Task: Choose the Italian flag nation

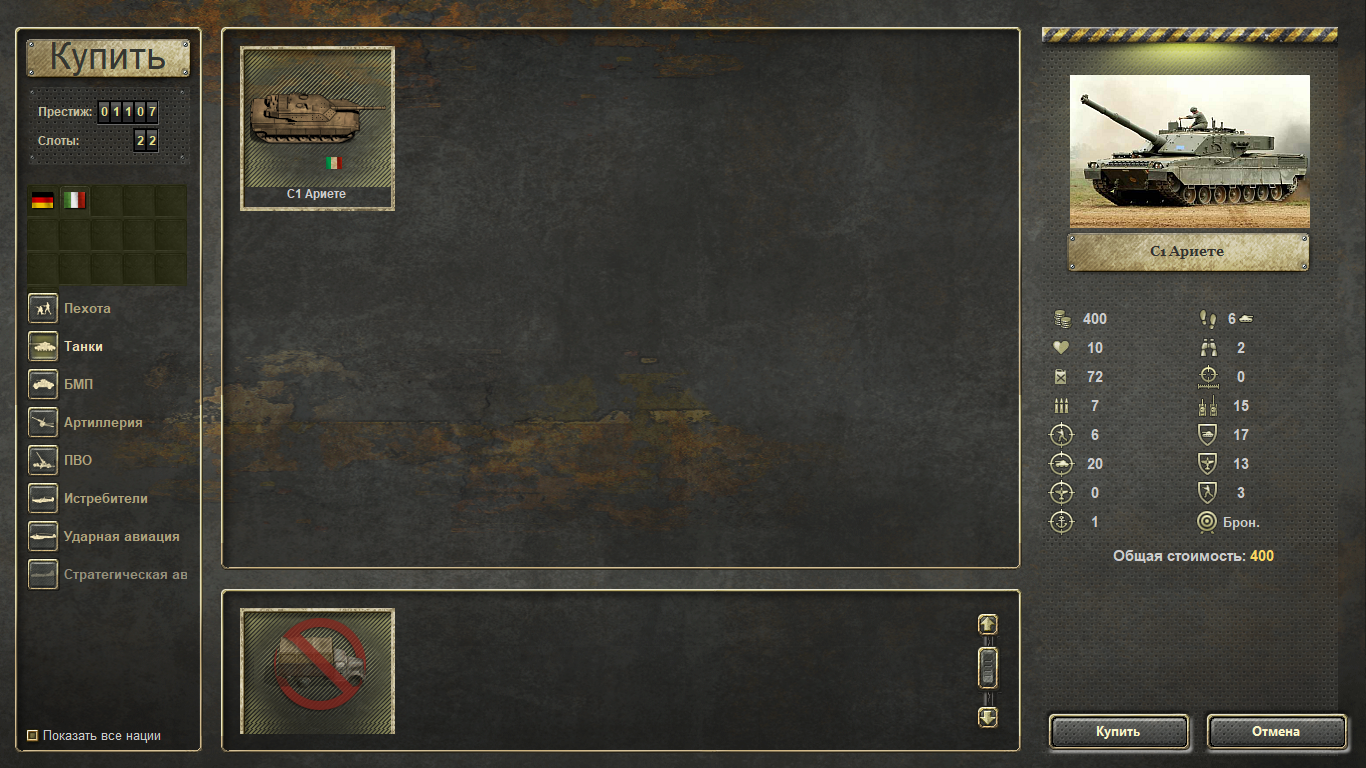Action: click(74, 200)
